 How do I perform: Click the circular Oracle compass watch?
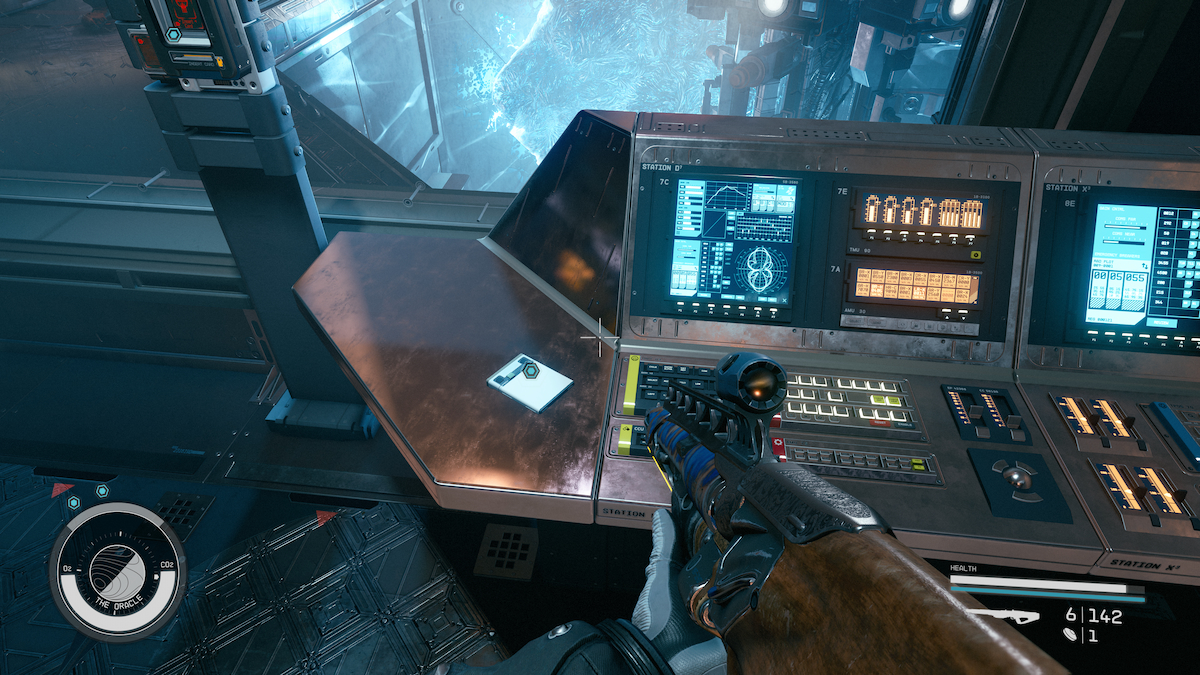117,570
